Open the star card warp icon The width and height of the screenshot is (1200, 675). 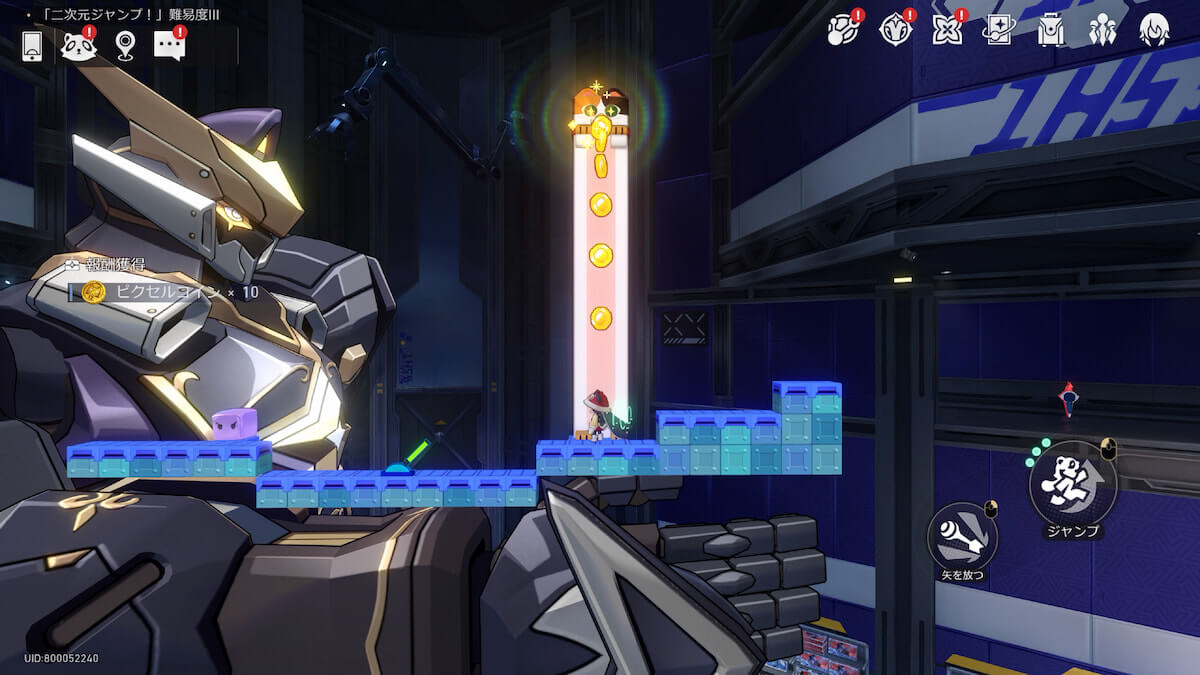[999, 31]
